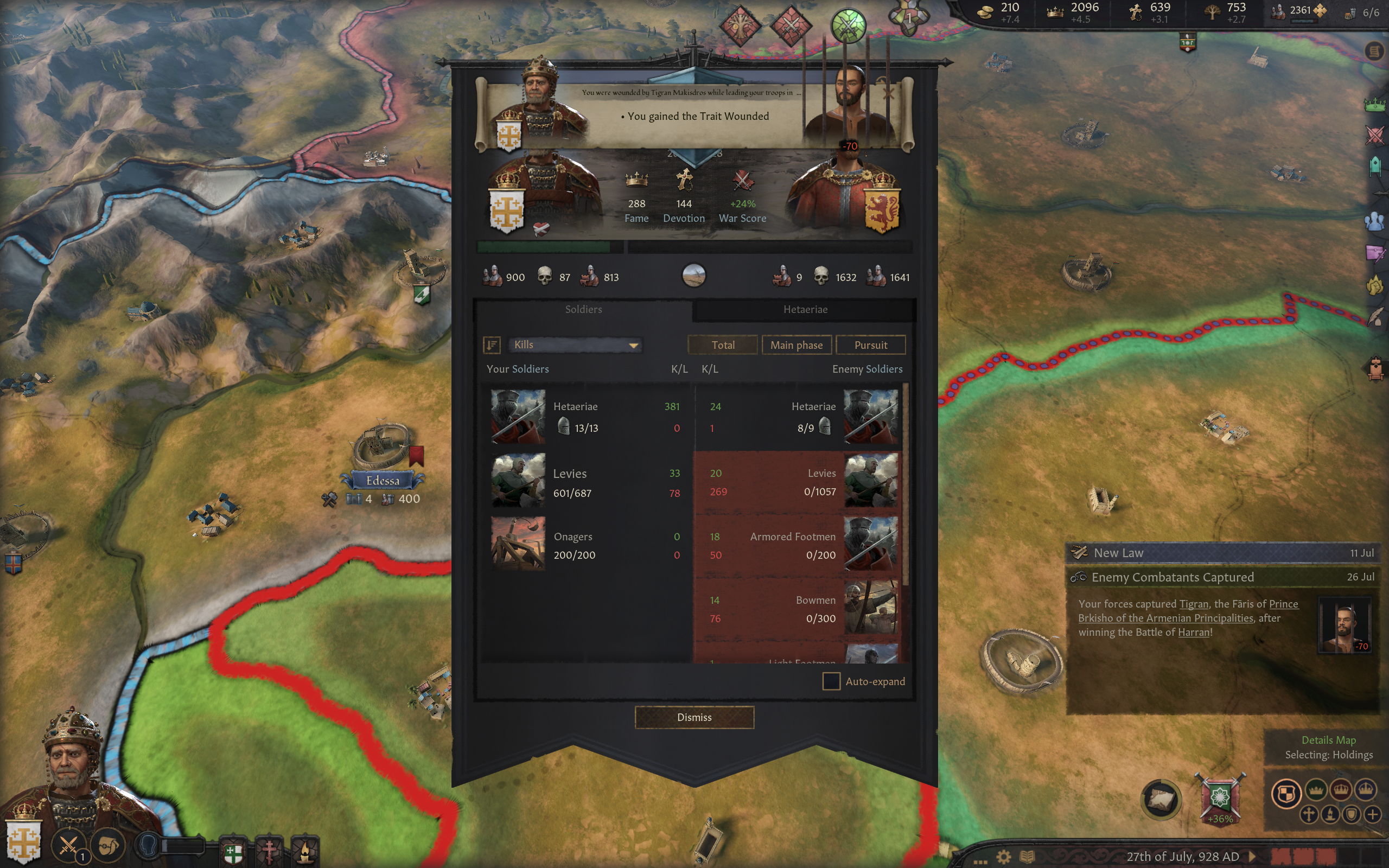
Task: View the Pursuit phase stats
Action: (x=870, y=345)
